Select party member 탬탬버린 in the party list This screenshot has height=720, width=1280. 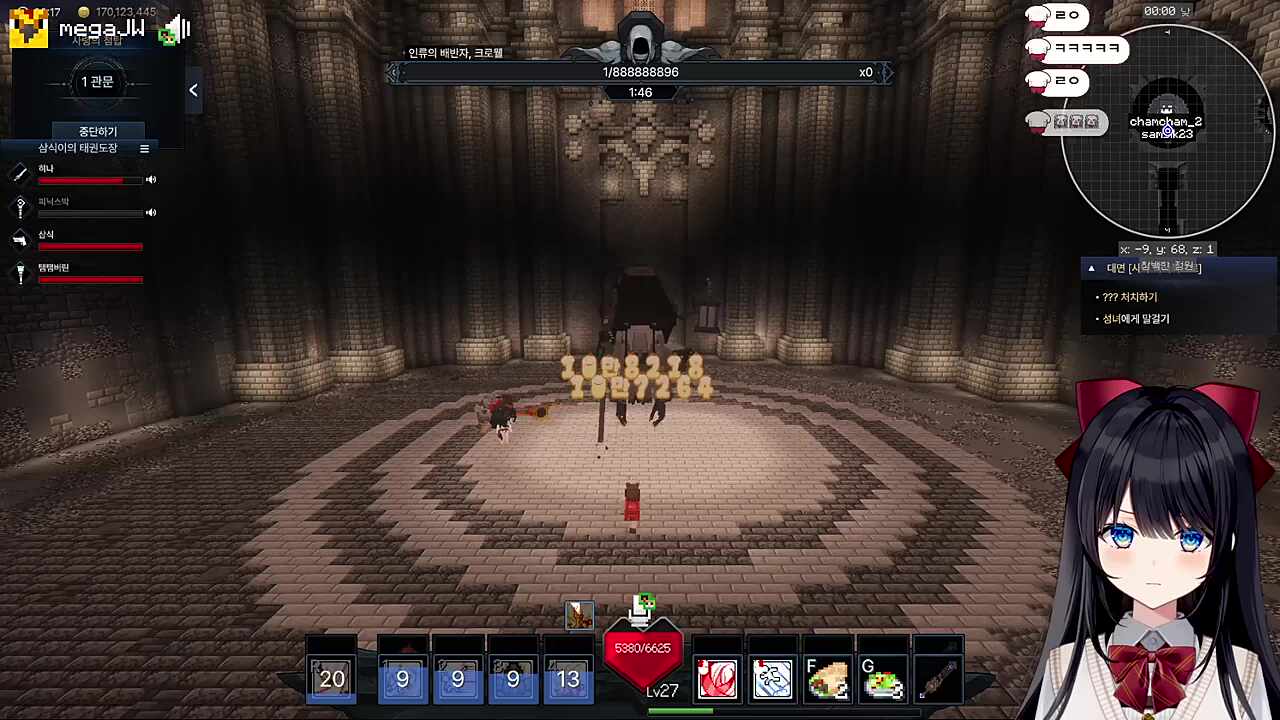coord(54,268)
